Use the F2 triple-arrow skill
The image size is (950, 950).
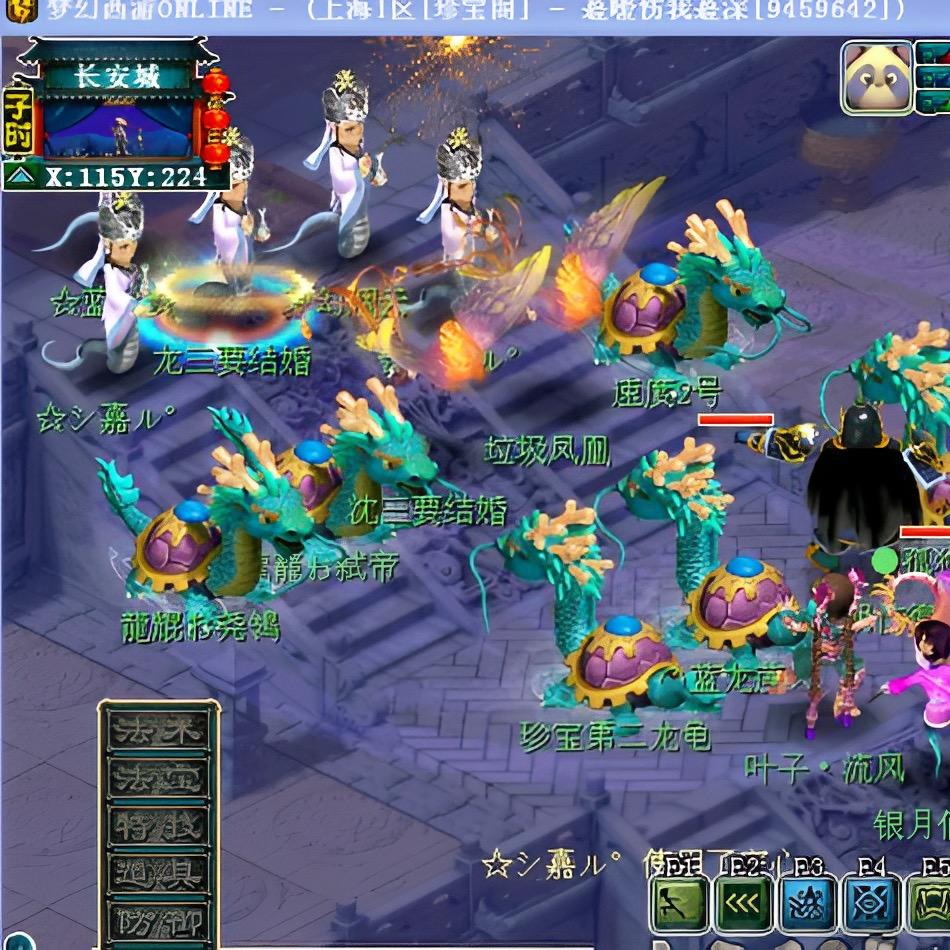(x=743, y=904)
